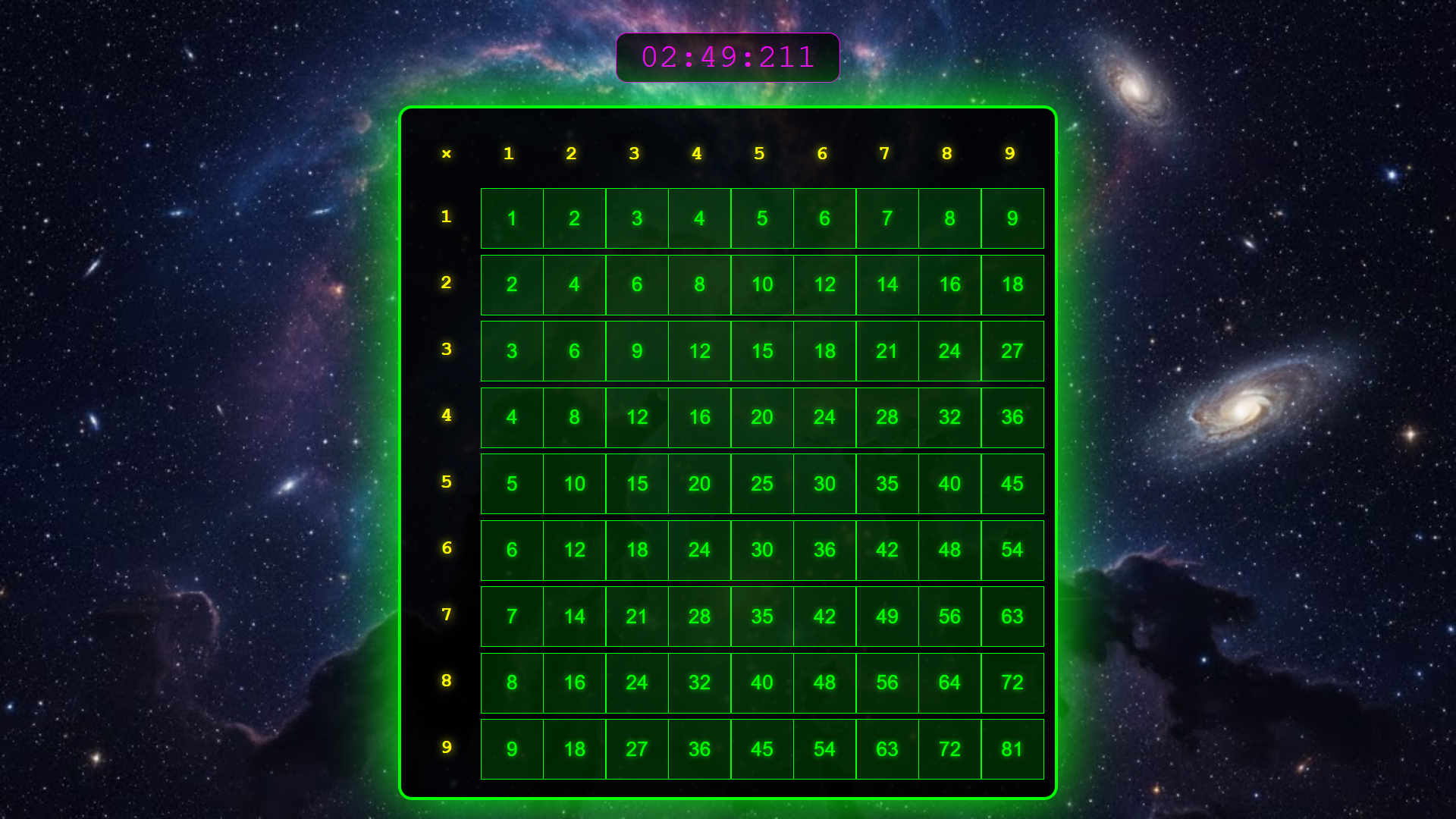Select row header 3
Viewport: 1456px width, 819px height.
coord(447,351)
